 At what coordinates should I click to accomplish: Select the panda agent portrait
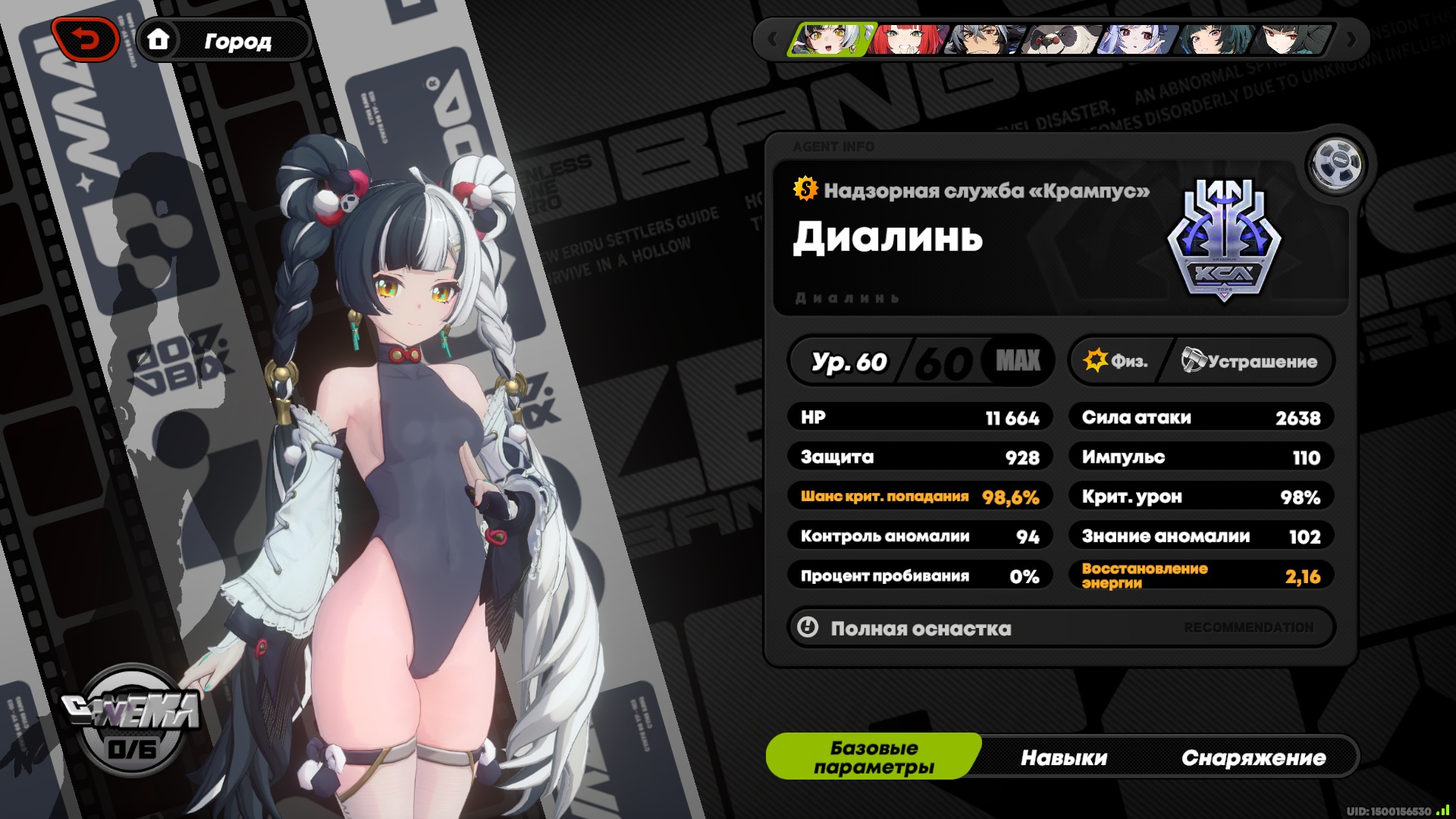[x=1061, y=39]
